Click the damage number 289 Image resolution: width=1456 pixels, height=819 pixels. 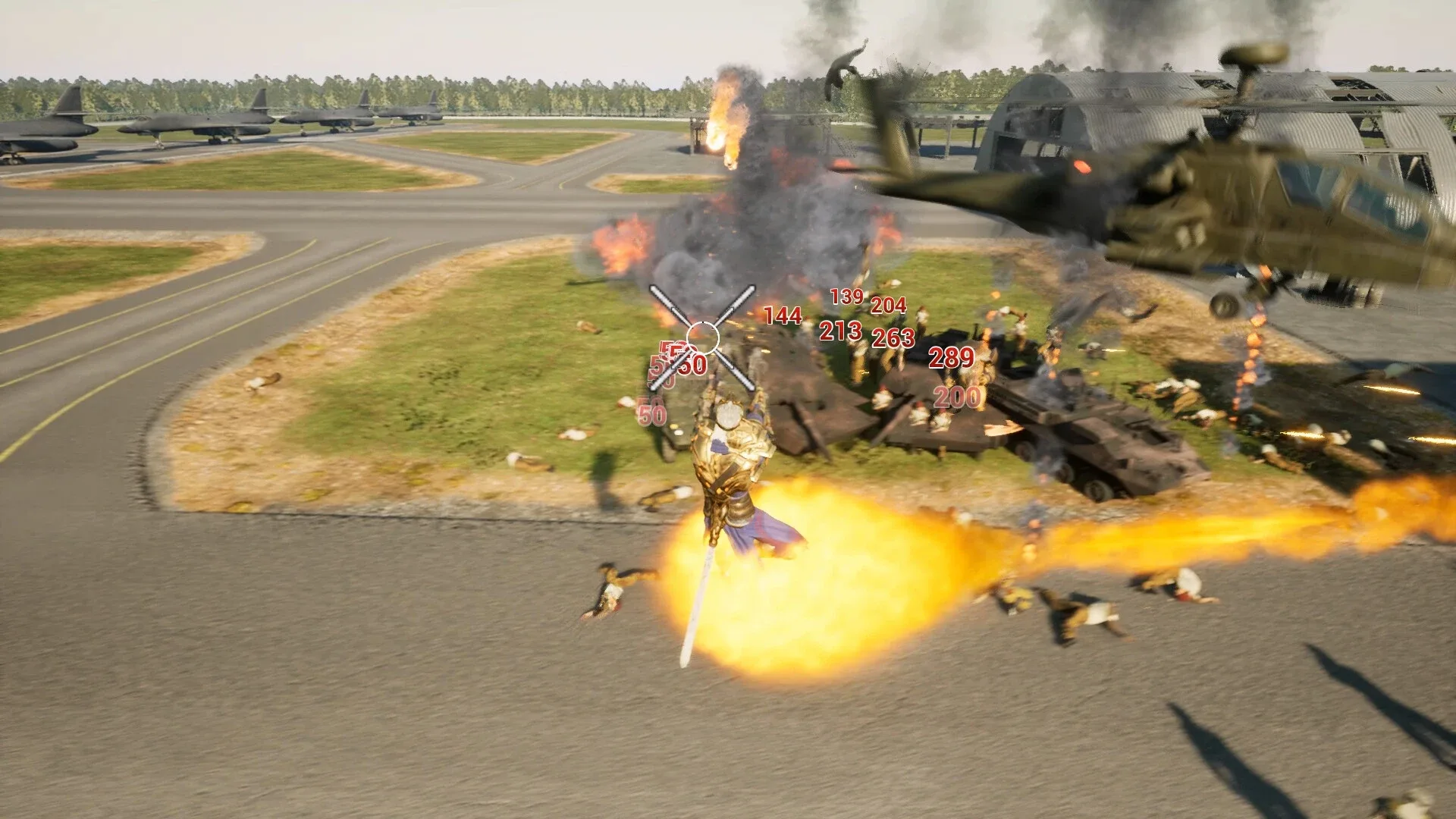click(949, 357)
